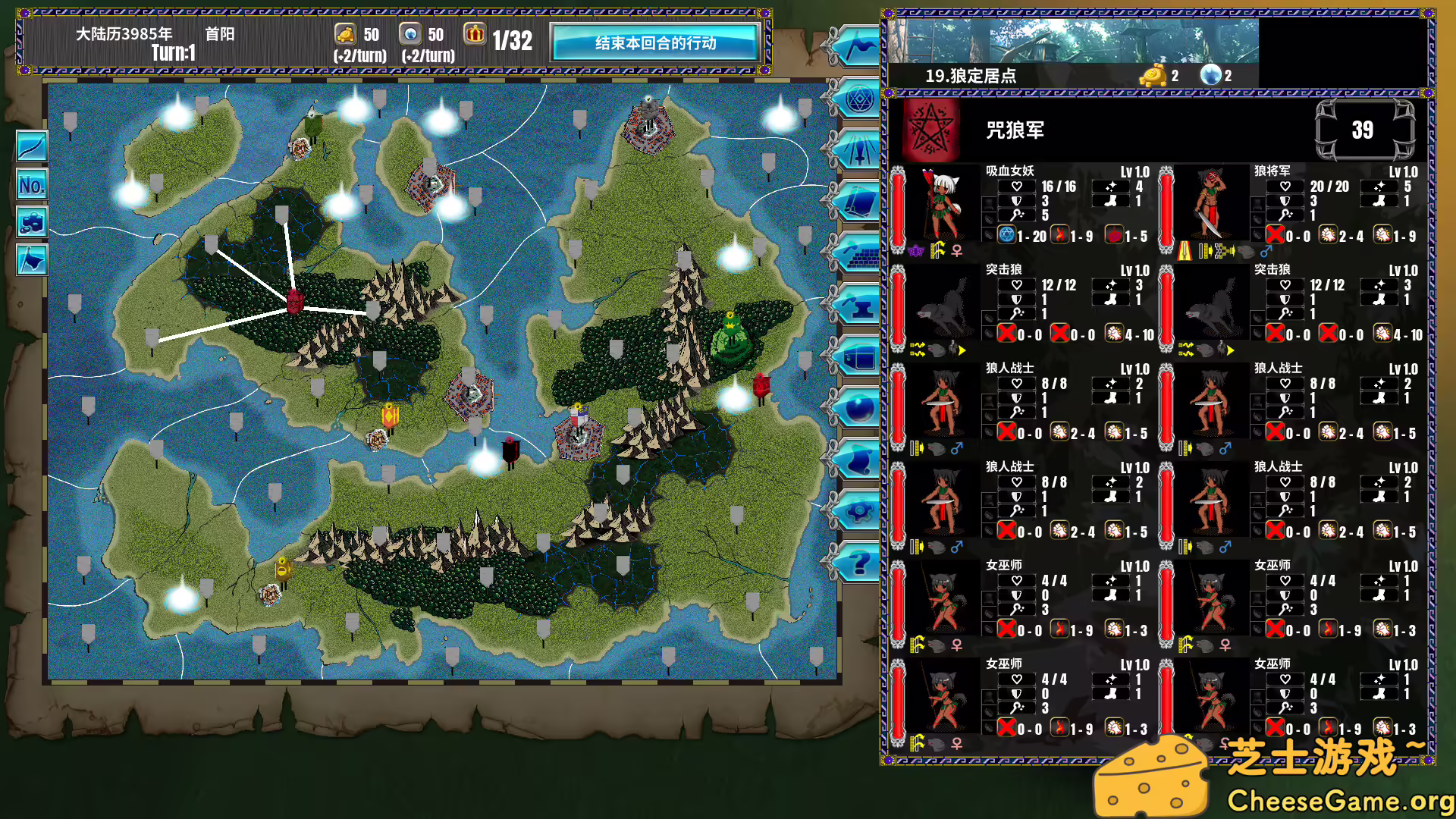Click the flag banner icon at sidebar top
This screenshot has width=1456, height=819.
[x=857, y=47]
